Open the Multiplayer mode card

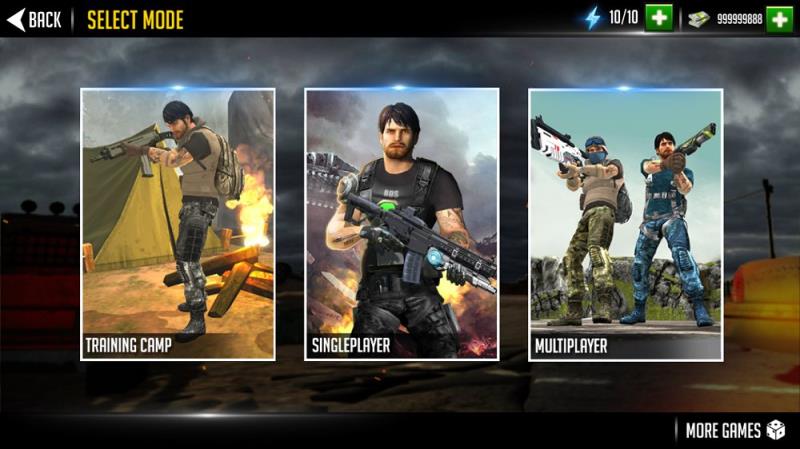pyautogui.click(x=625, y=224)
